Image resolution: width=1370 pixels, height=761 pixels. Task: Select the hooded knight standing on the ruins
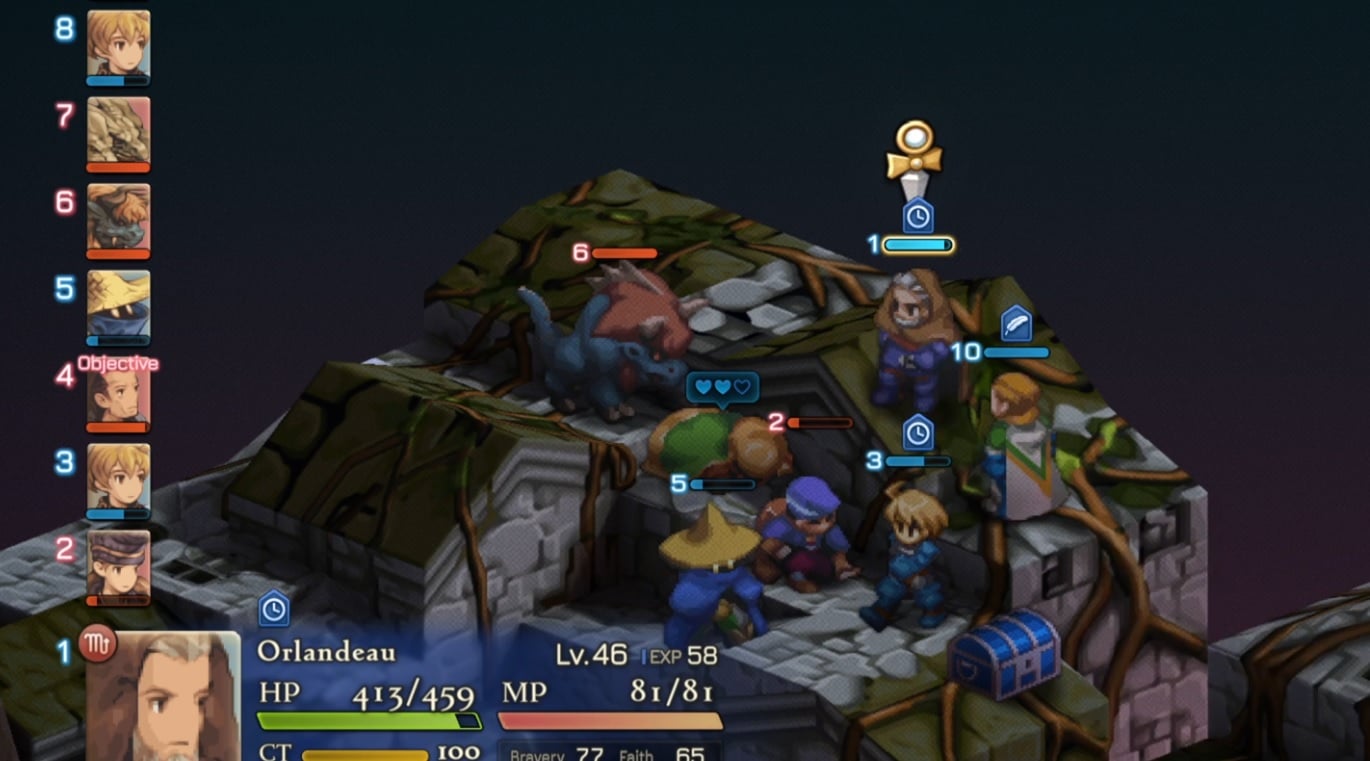click(910, 330)
